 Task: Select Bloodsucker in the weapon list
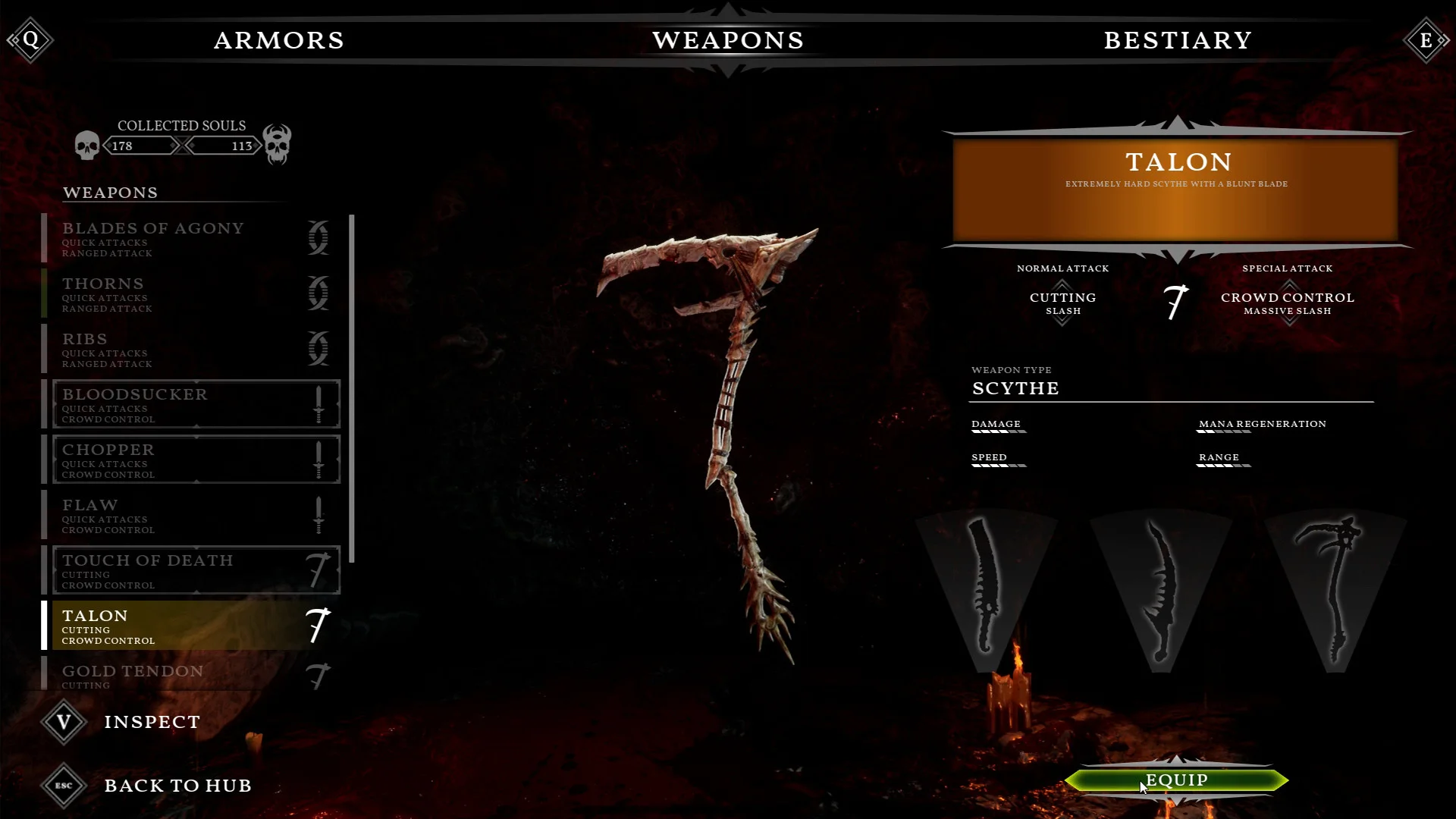(x=190, y=404)
